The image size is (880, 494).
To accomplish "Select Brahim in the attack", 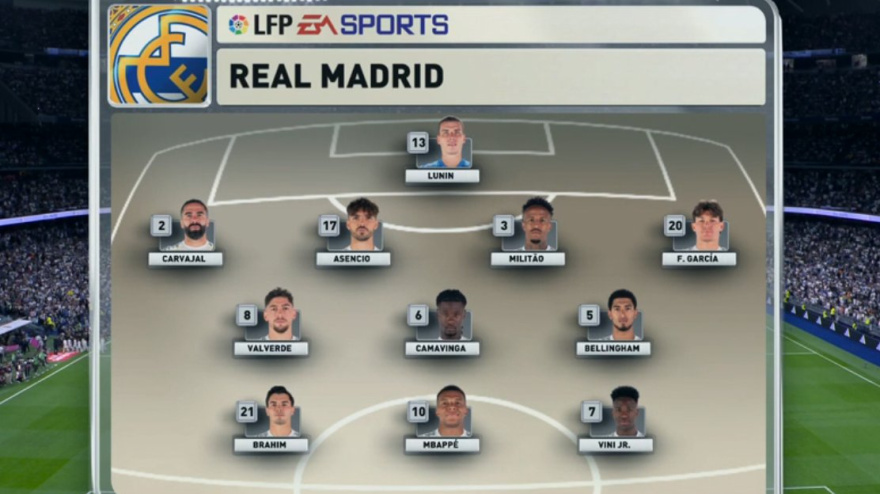I will [x=272, y=420].
